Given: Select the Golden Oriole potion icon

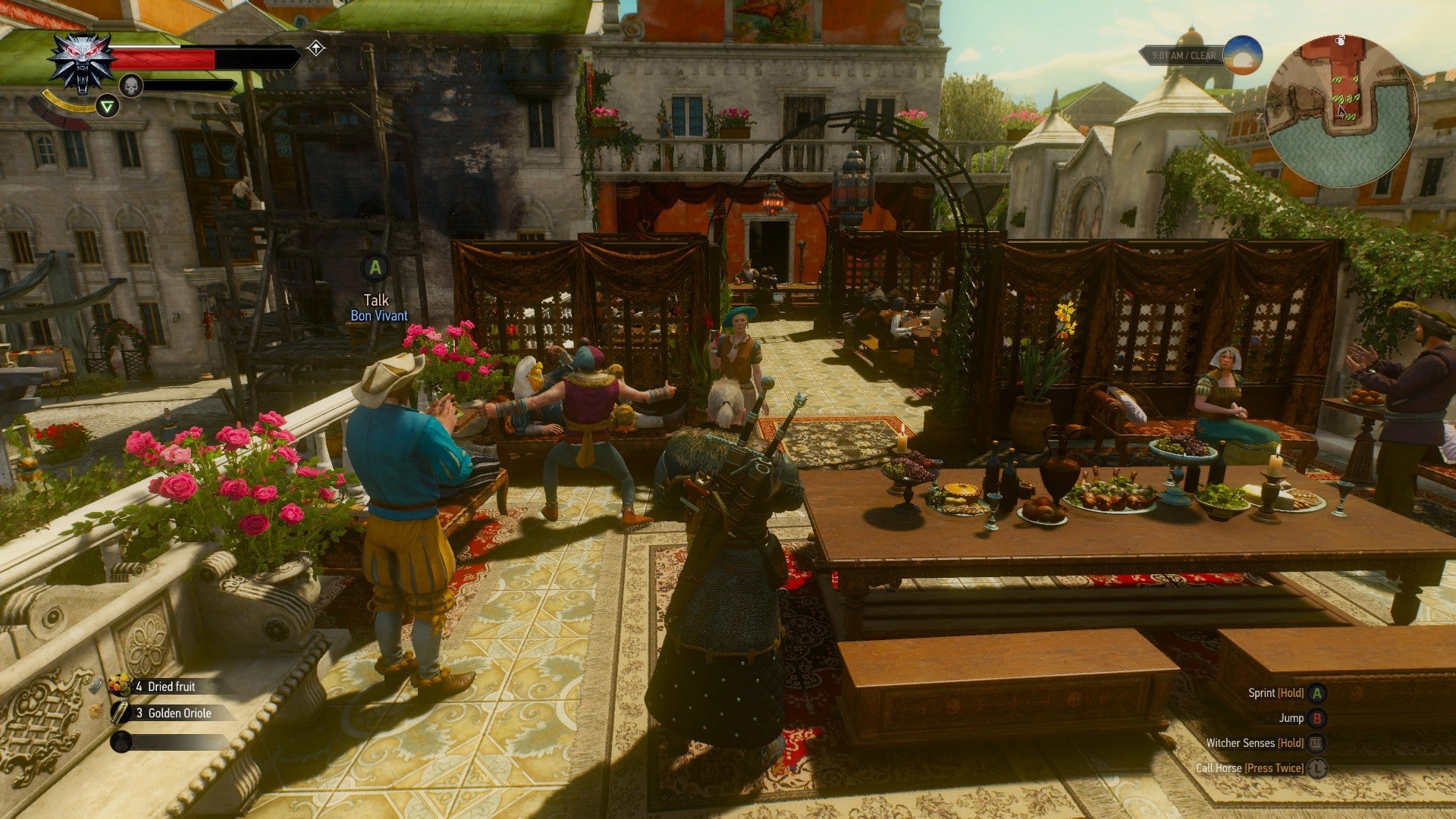Looking at the screenshot, I should (121, 711).
